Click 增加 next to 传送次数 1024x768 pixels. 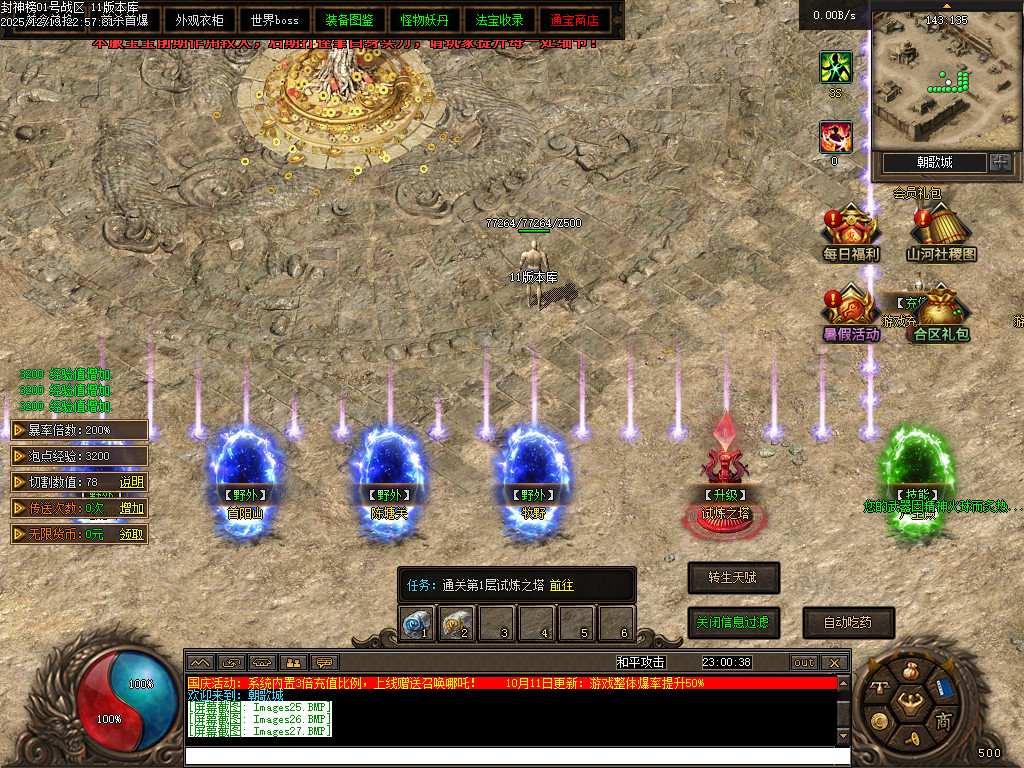coord(132,508)
